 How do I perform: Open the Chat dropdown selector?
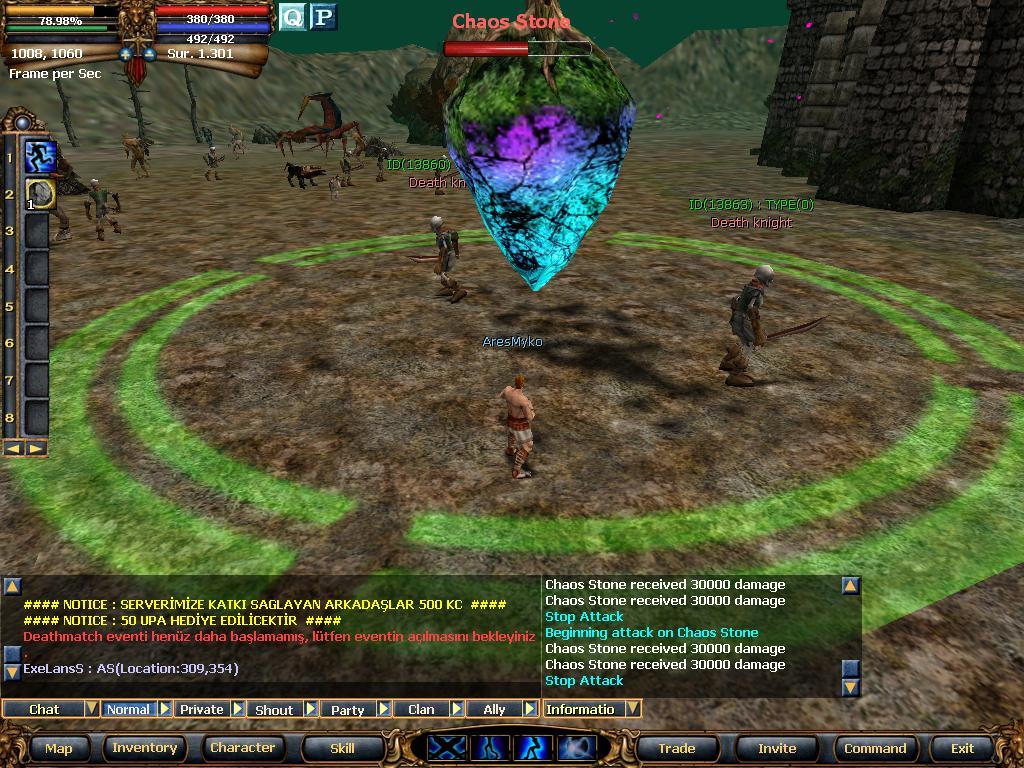(91, 709)
